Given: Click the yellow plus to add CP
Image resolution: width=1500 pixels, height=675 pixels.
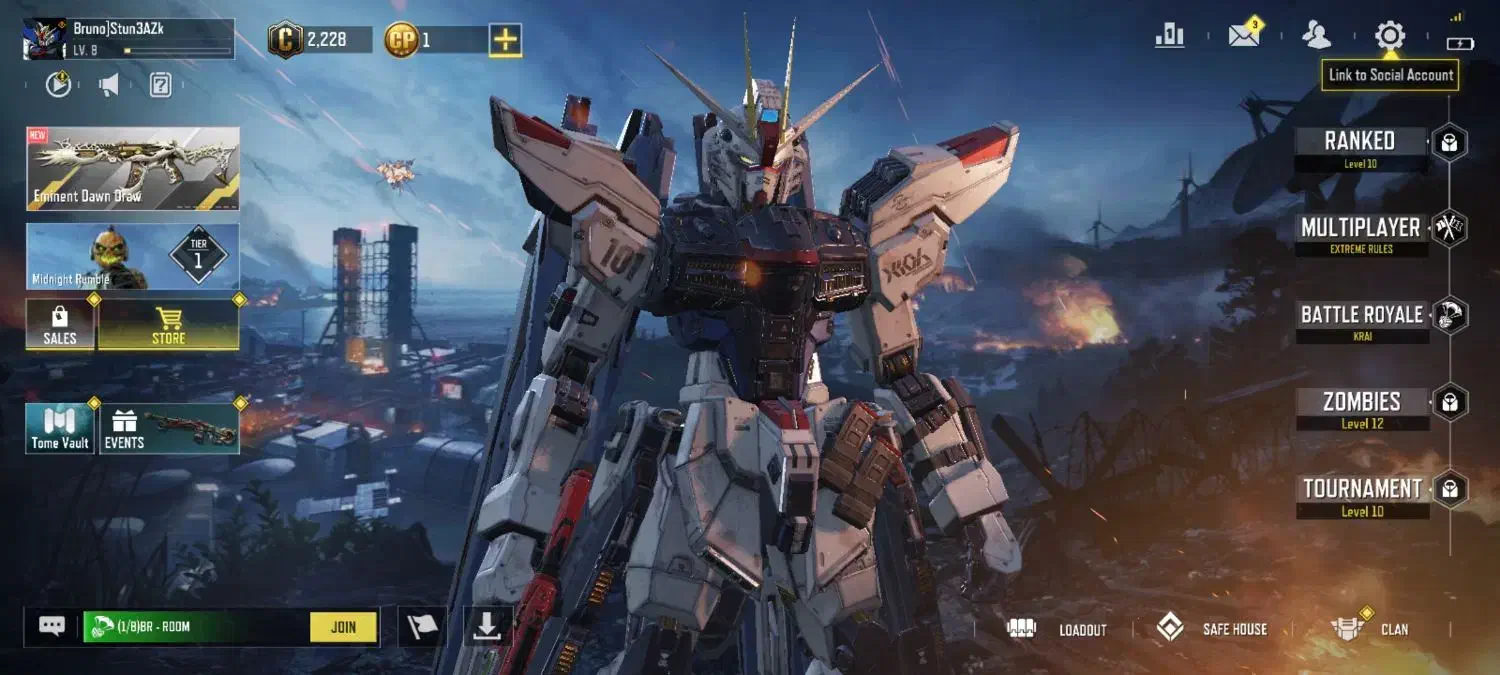Looking at the screenshot, I should tap(505, 40).
